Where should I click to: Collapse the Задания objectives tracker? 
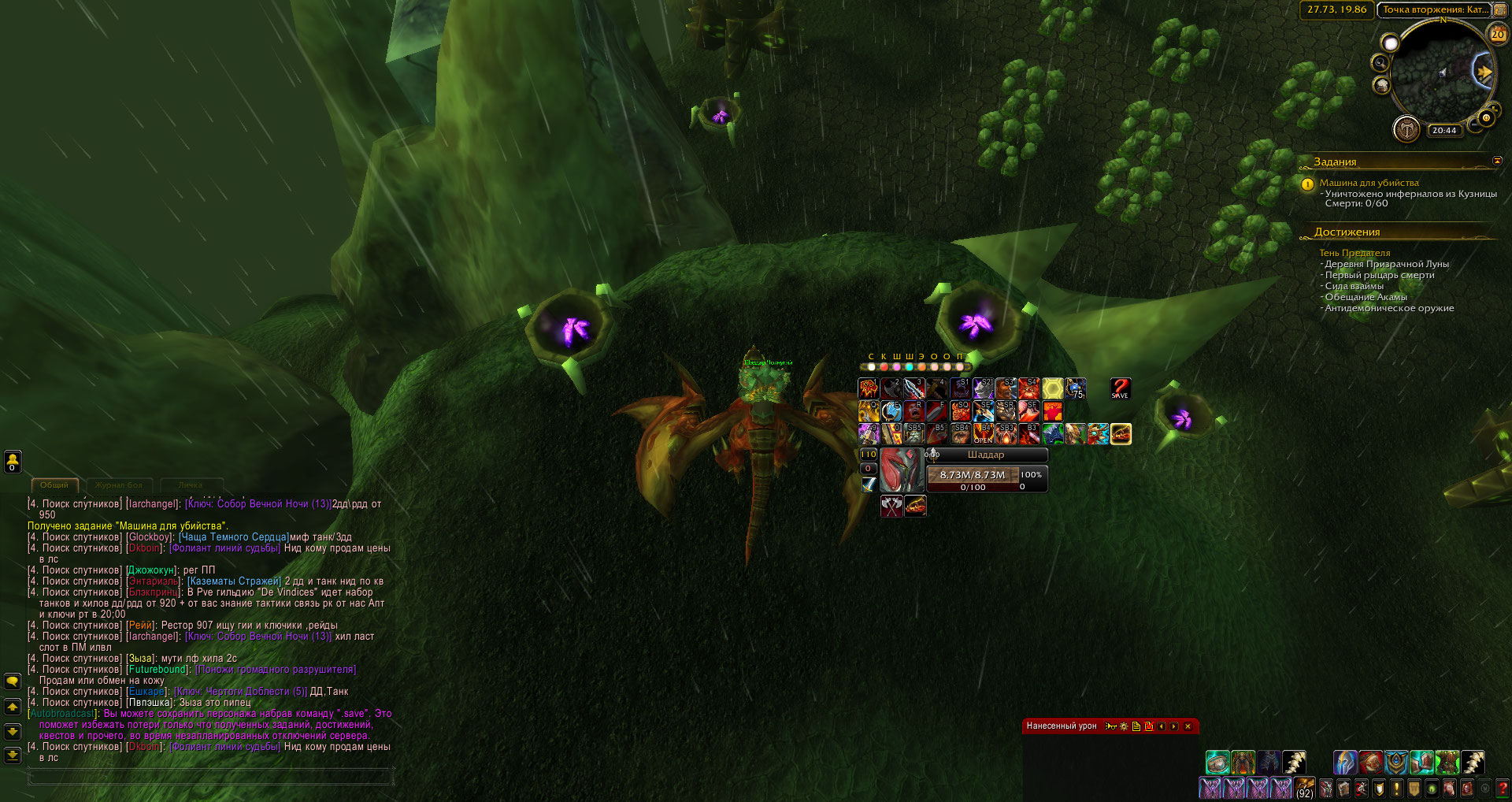pos(1497,161)
